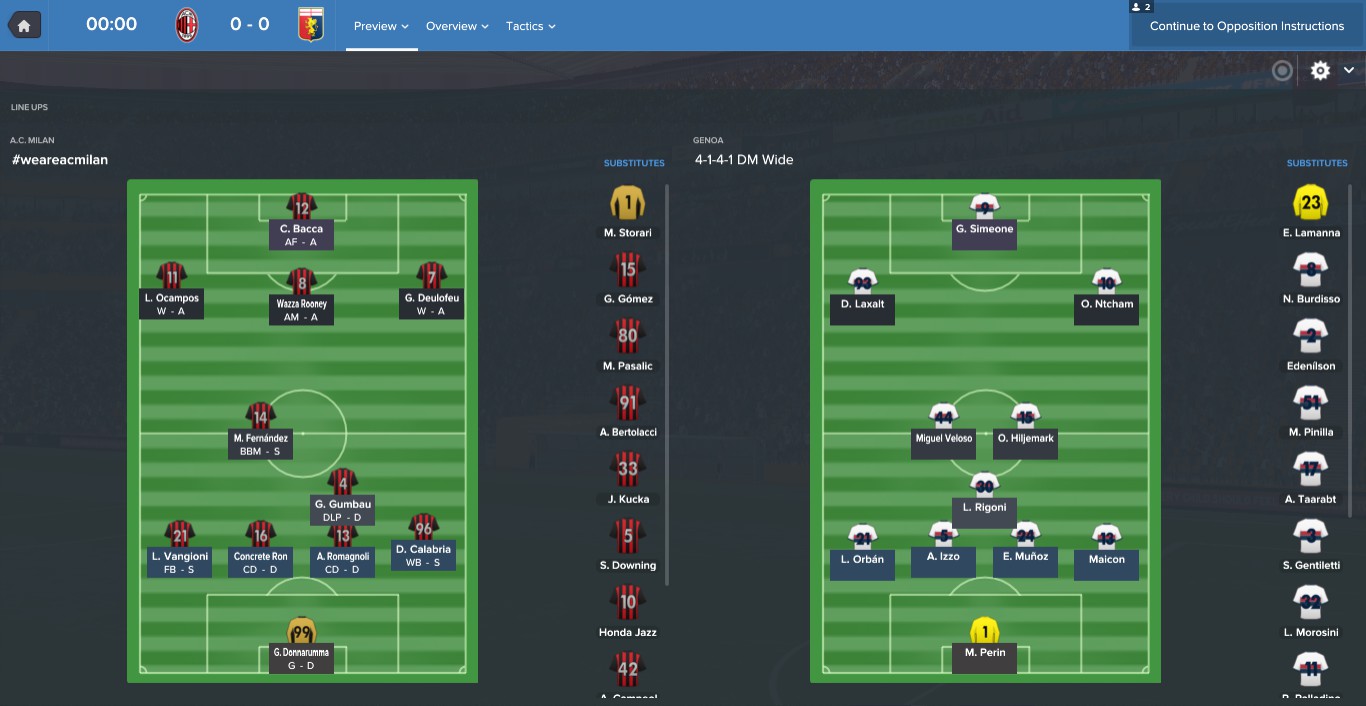
Task: Select substitute Honda Jazz
Action: pyautogui.click(x=628, y=610)
